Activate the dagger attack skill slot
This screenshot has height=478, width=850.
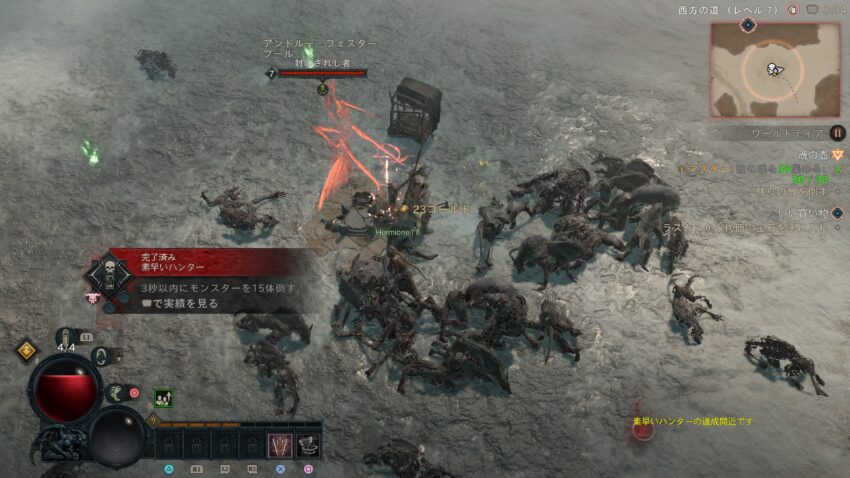281,444
